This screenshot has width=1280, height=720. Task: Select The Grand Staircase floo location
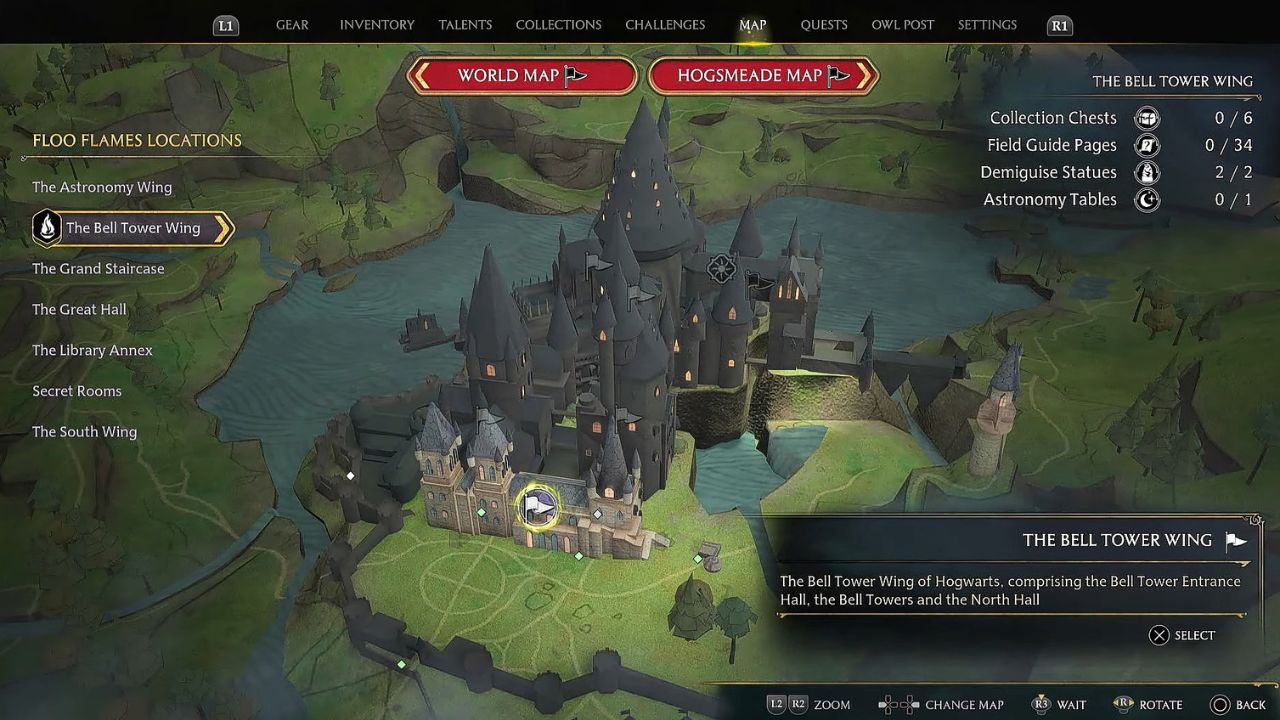[98, 269]
